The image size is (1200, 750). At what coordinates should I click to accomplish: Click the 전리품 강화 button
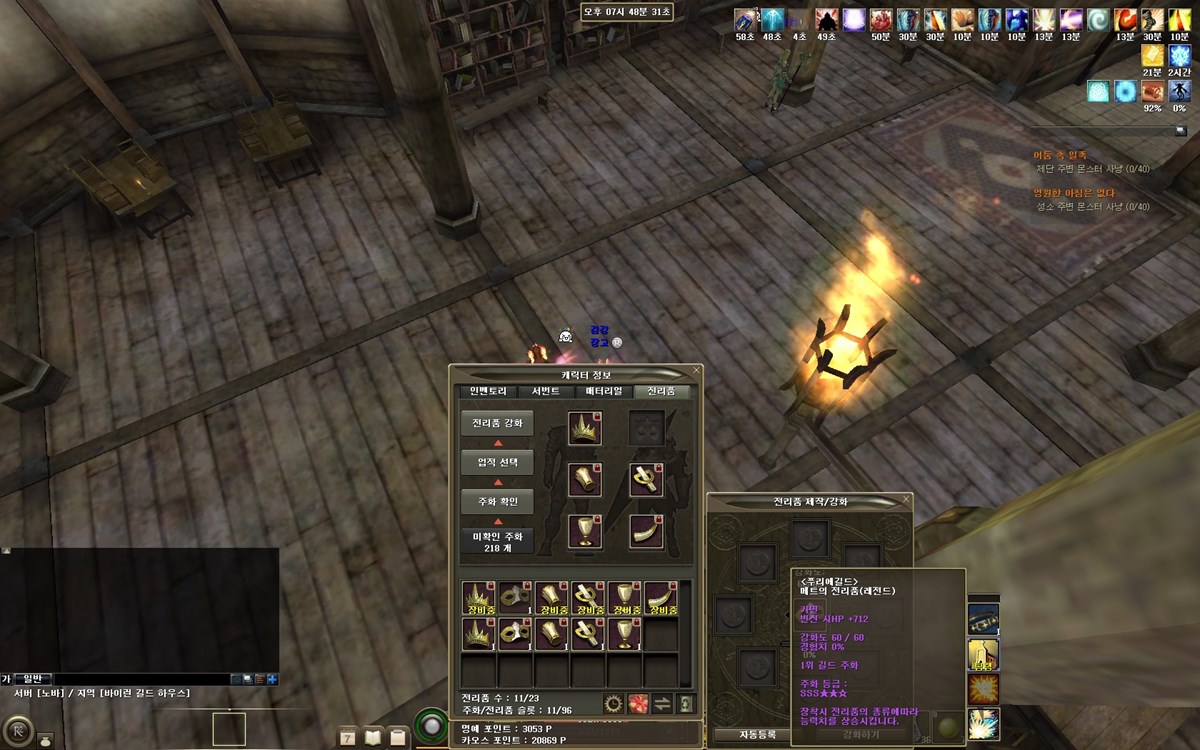pyautogui.click(x=497, y=423)
